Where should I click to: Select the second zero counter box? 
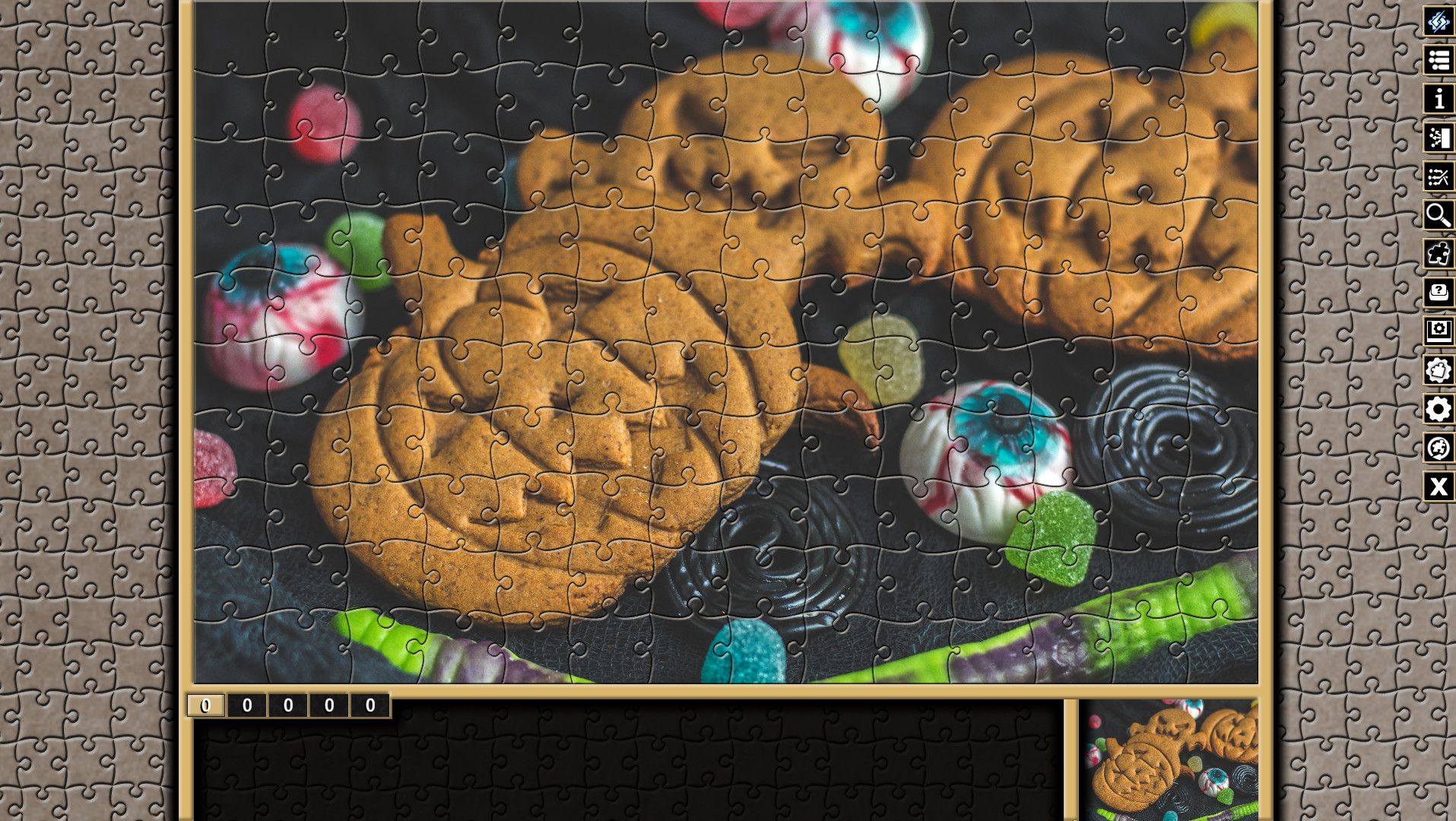246,705
